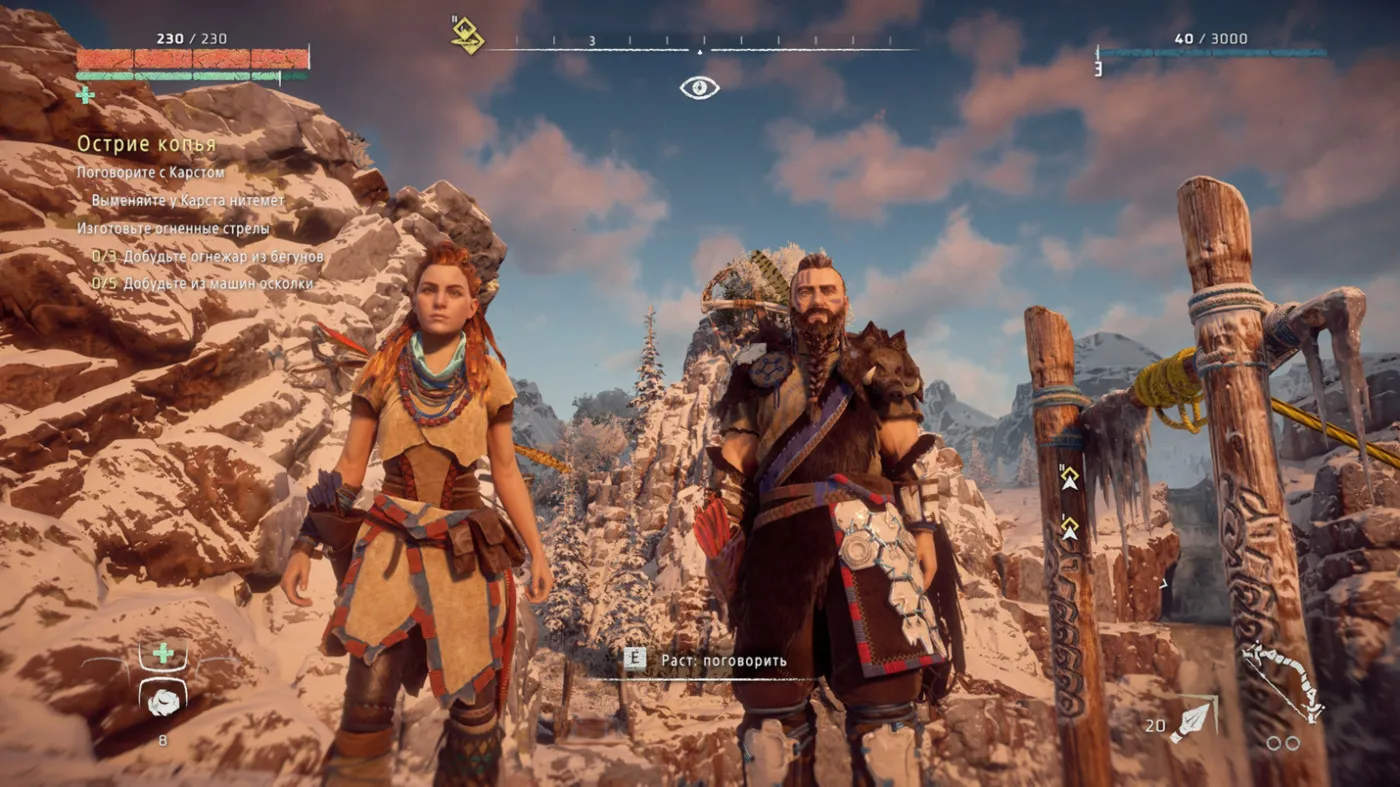
Task: Click the "Поговорите с Карстом" objective
Action: point(150,172)
